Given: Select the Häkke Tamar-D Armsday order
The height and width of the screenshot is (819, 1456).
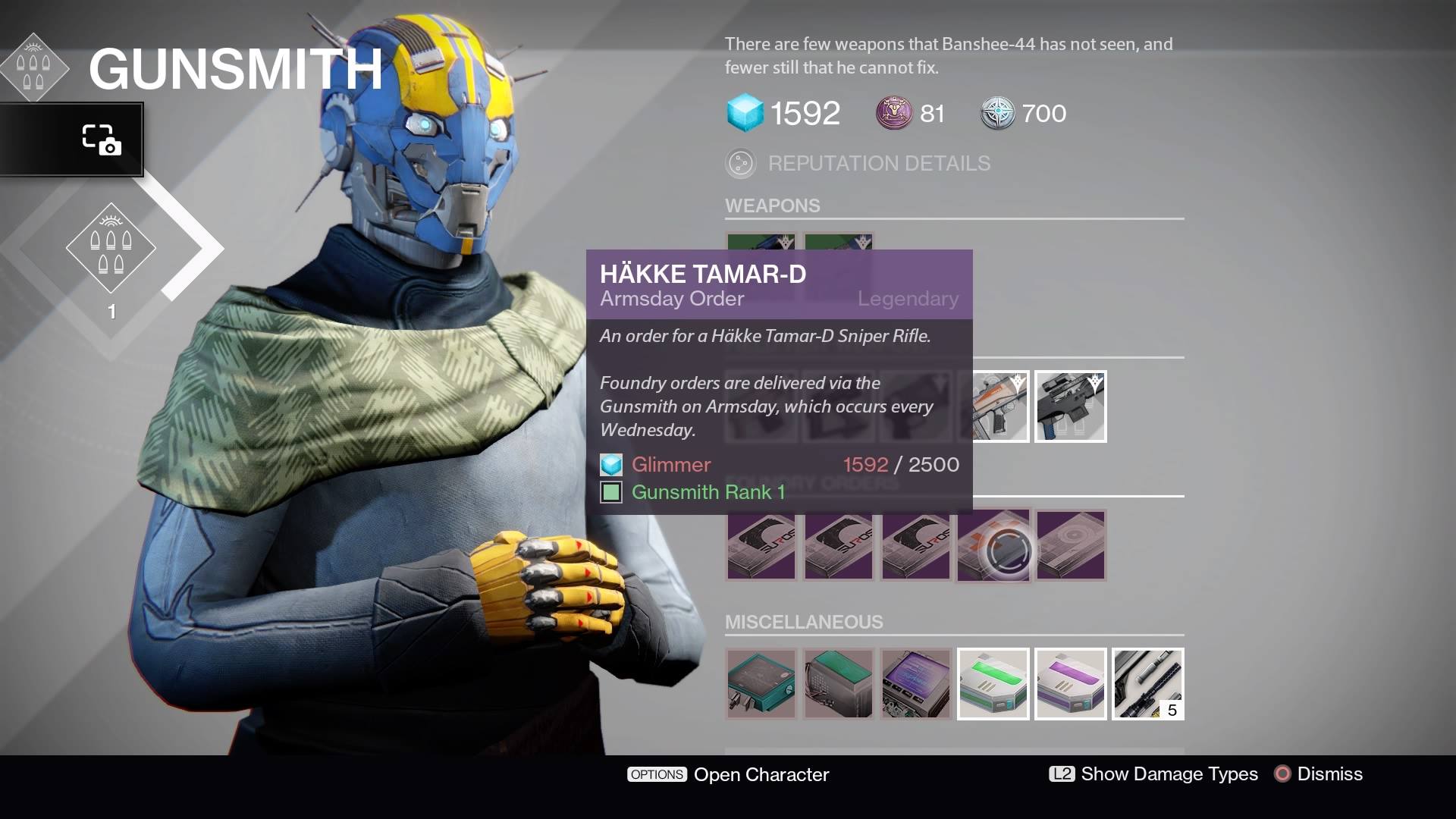Looking at the screenshot, I should point(993,545).
